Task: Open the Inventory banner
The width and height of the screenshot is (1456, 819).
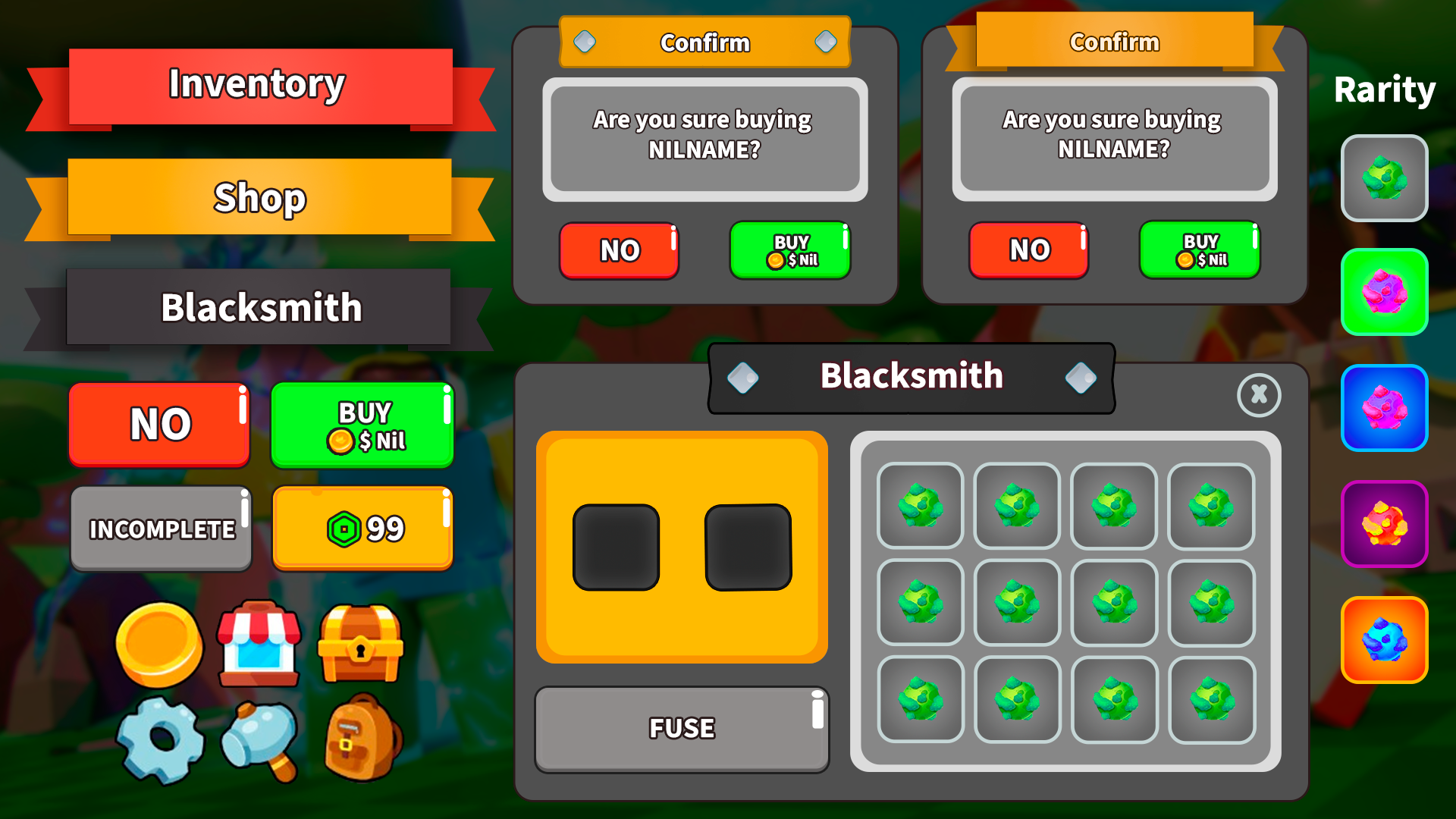Action: click(x=258, y=83)
